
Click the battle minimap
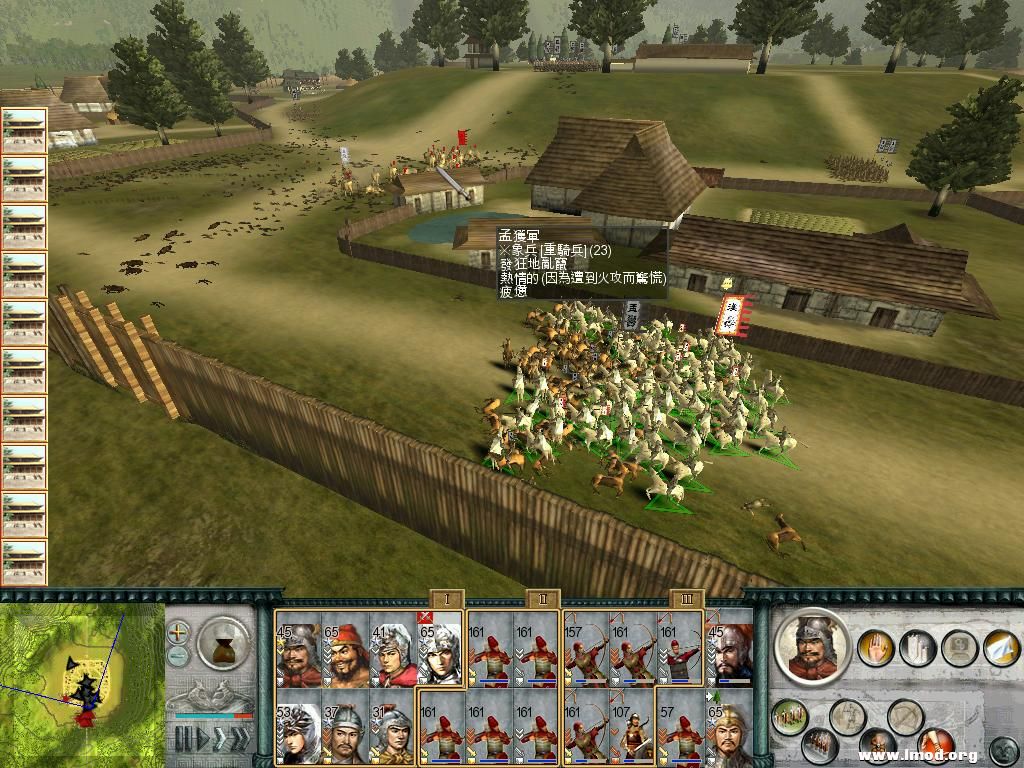coord(80,680)
